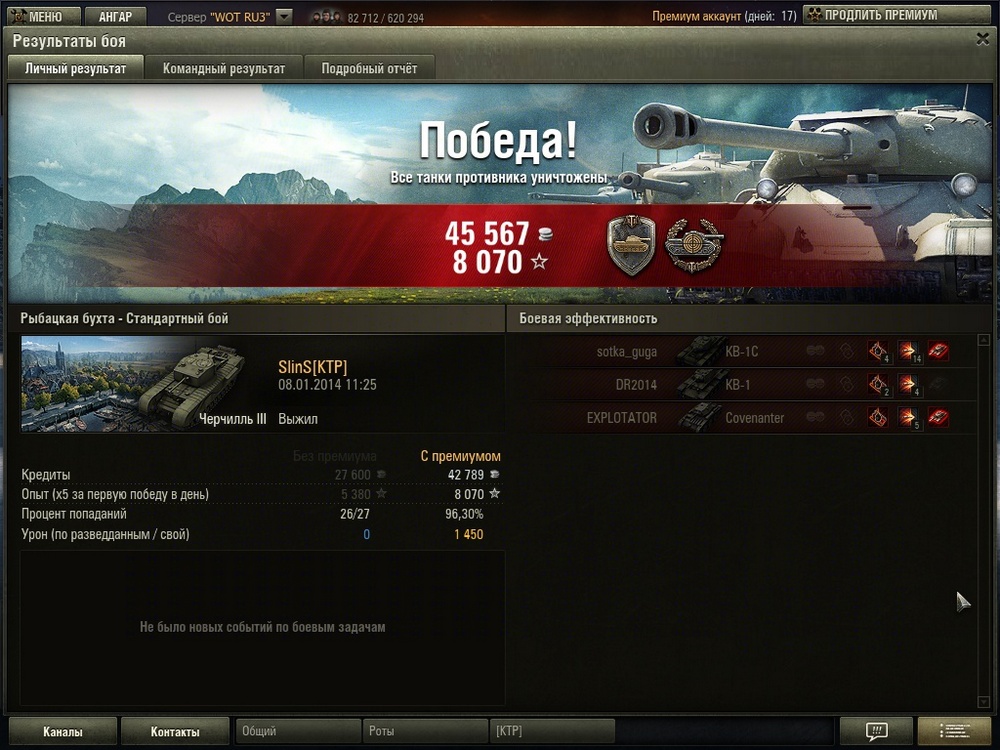Open the Каналы chat channels

point(63,732)
